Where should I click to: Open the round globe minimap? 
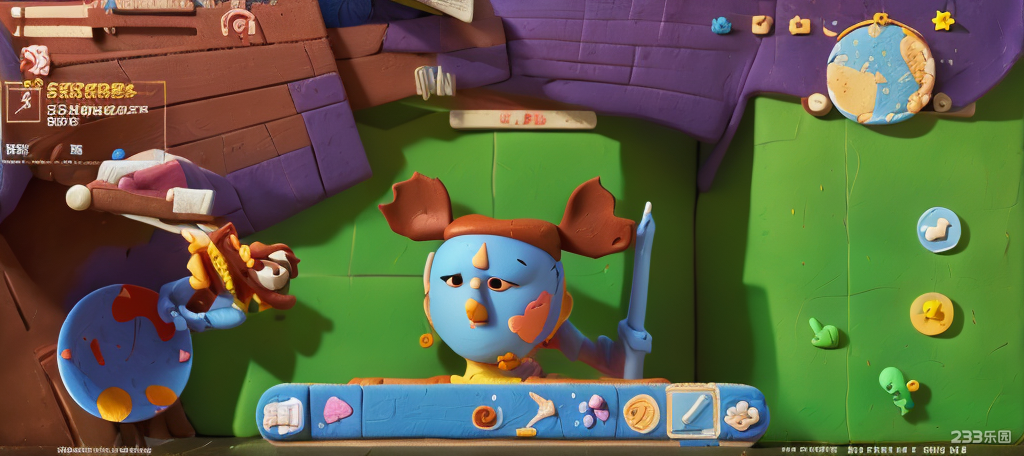[x=880, y=72]
